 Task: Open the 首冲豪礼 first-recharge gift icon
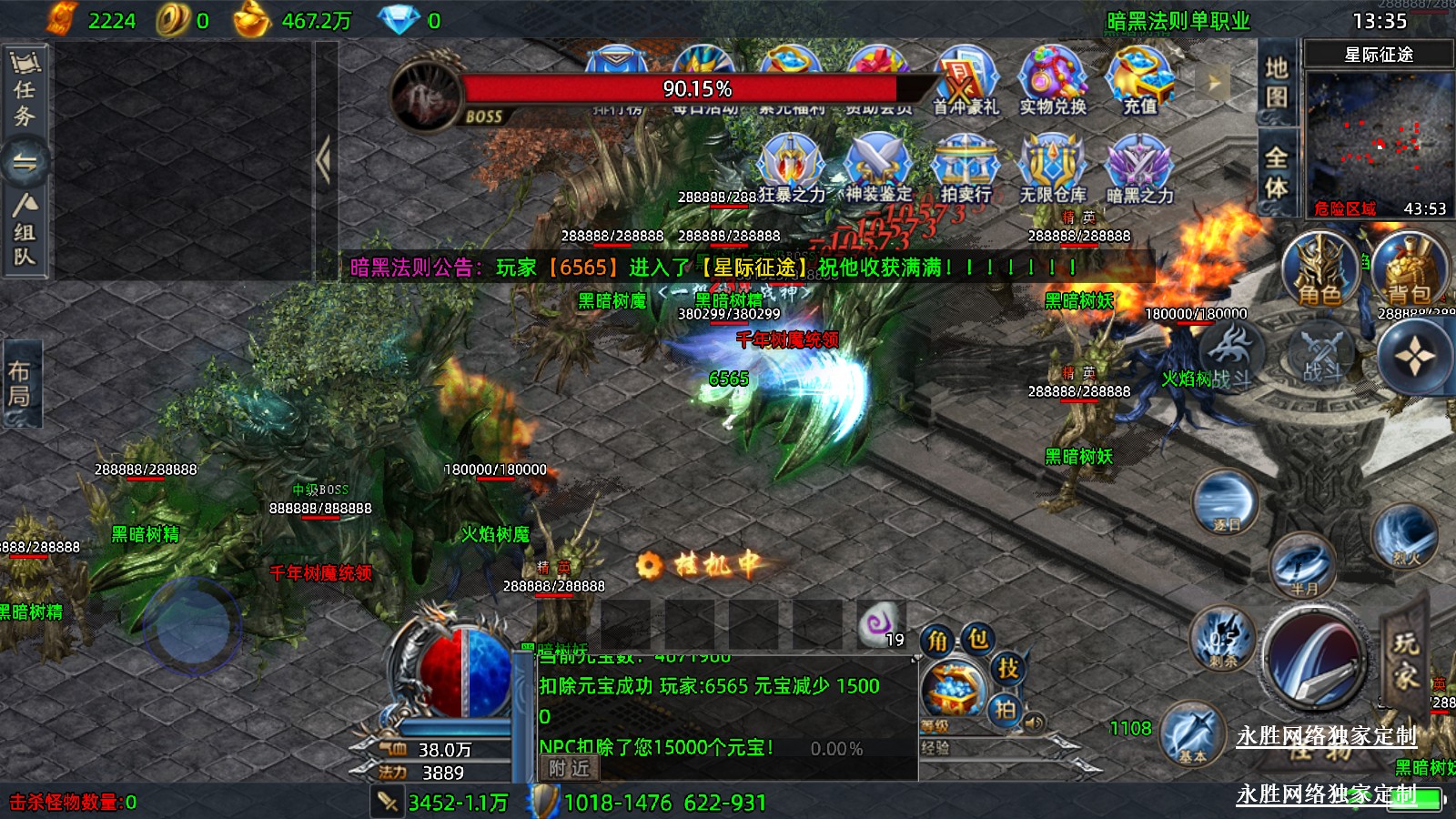[x=966, y=80]
